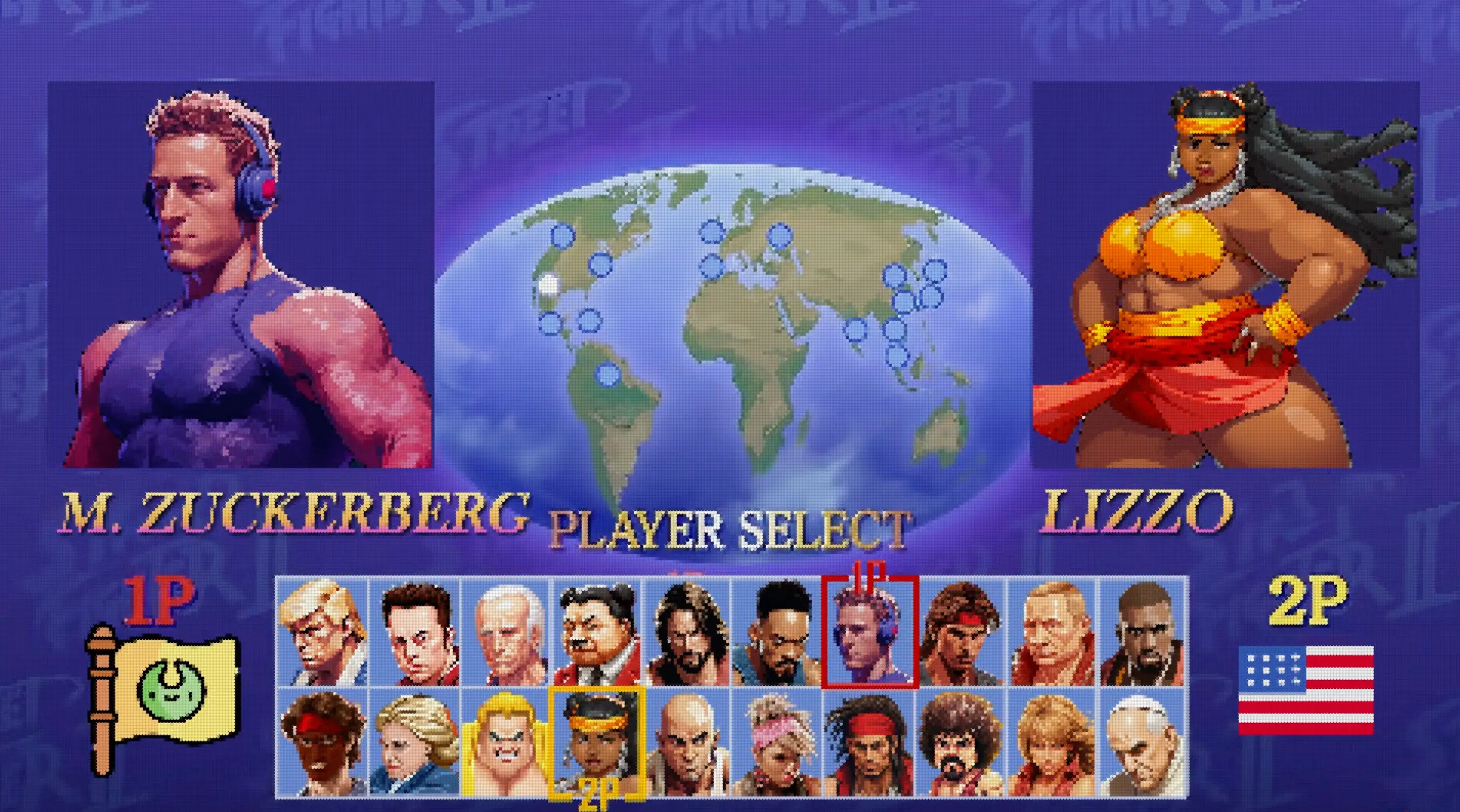Viewport: 1460px width, 812px height.
Task: Pick the afro fighter with thick mustache
Action: point(960,742)
